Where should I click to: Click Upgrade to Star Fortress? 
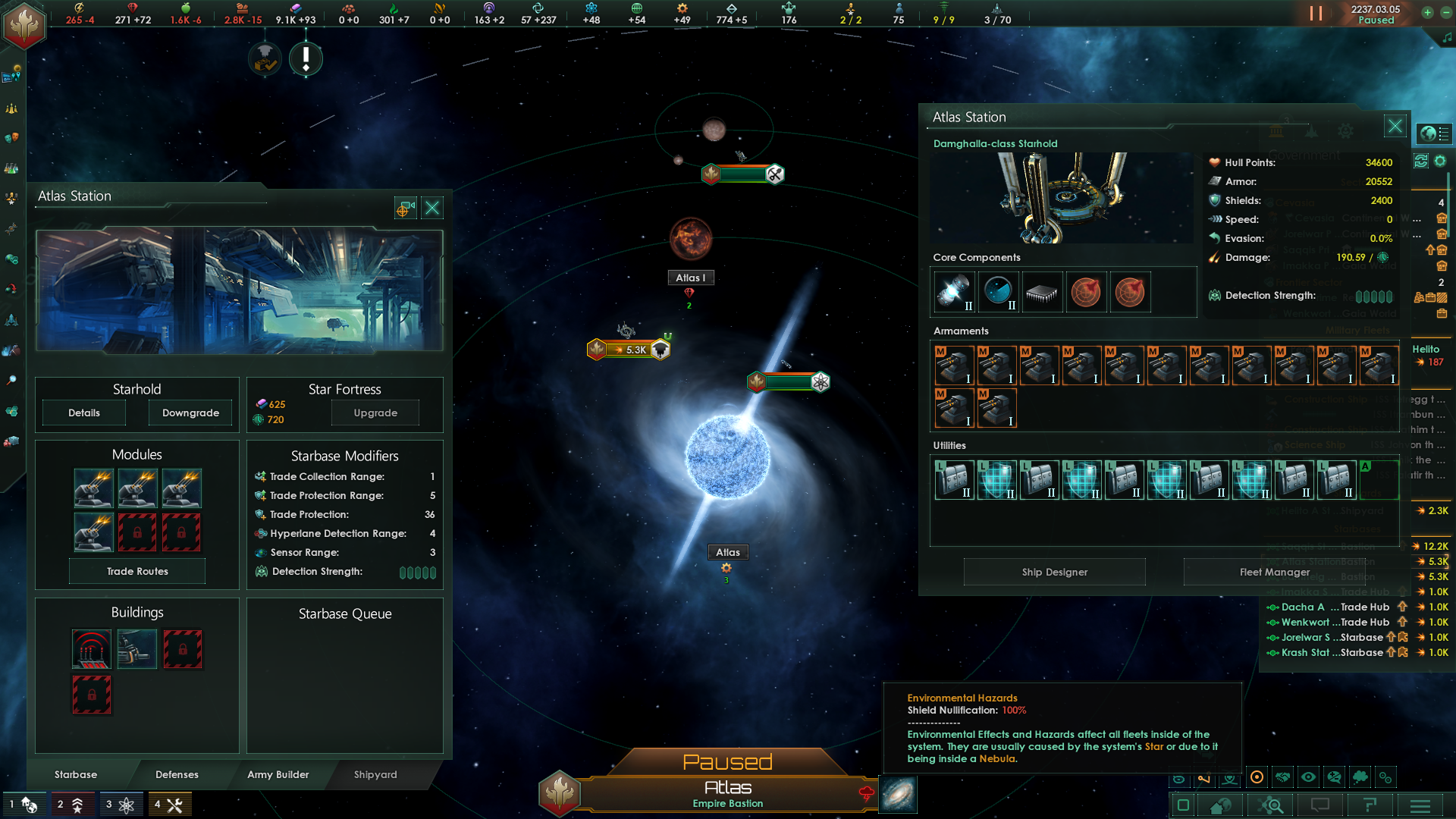375,413
